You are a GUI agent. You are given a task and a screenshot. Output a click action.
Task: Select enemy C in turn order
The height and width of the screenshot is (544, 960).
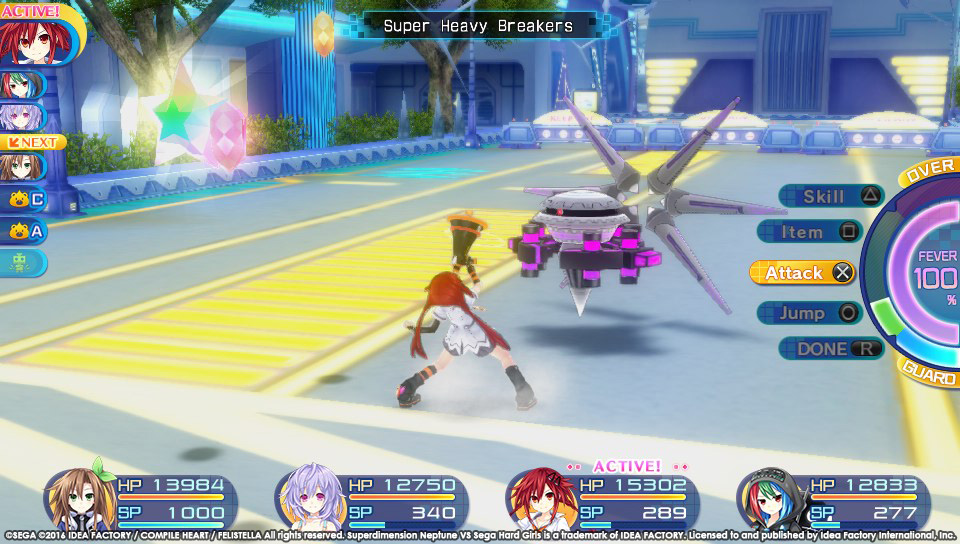24,199
